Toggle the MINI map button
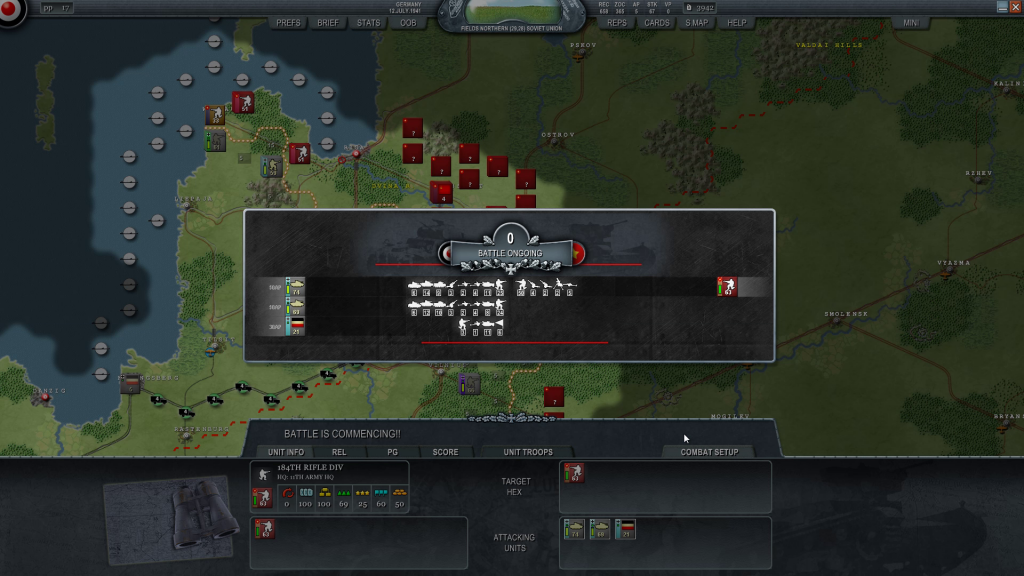1024x576 pixels. 911,22
